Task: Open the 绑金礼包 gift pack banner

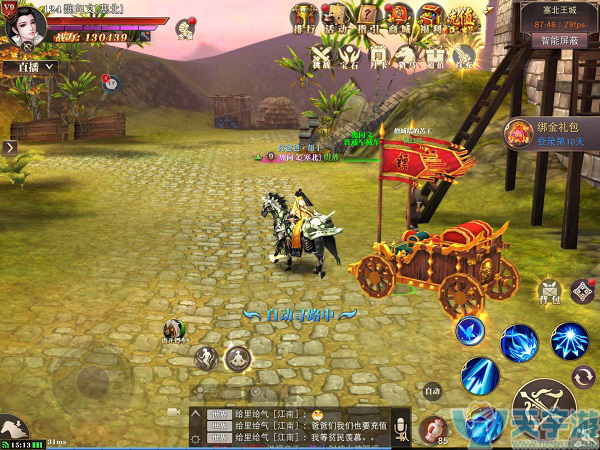Action: click(551, 133)
